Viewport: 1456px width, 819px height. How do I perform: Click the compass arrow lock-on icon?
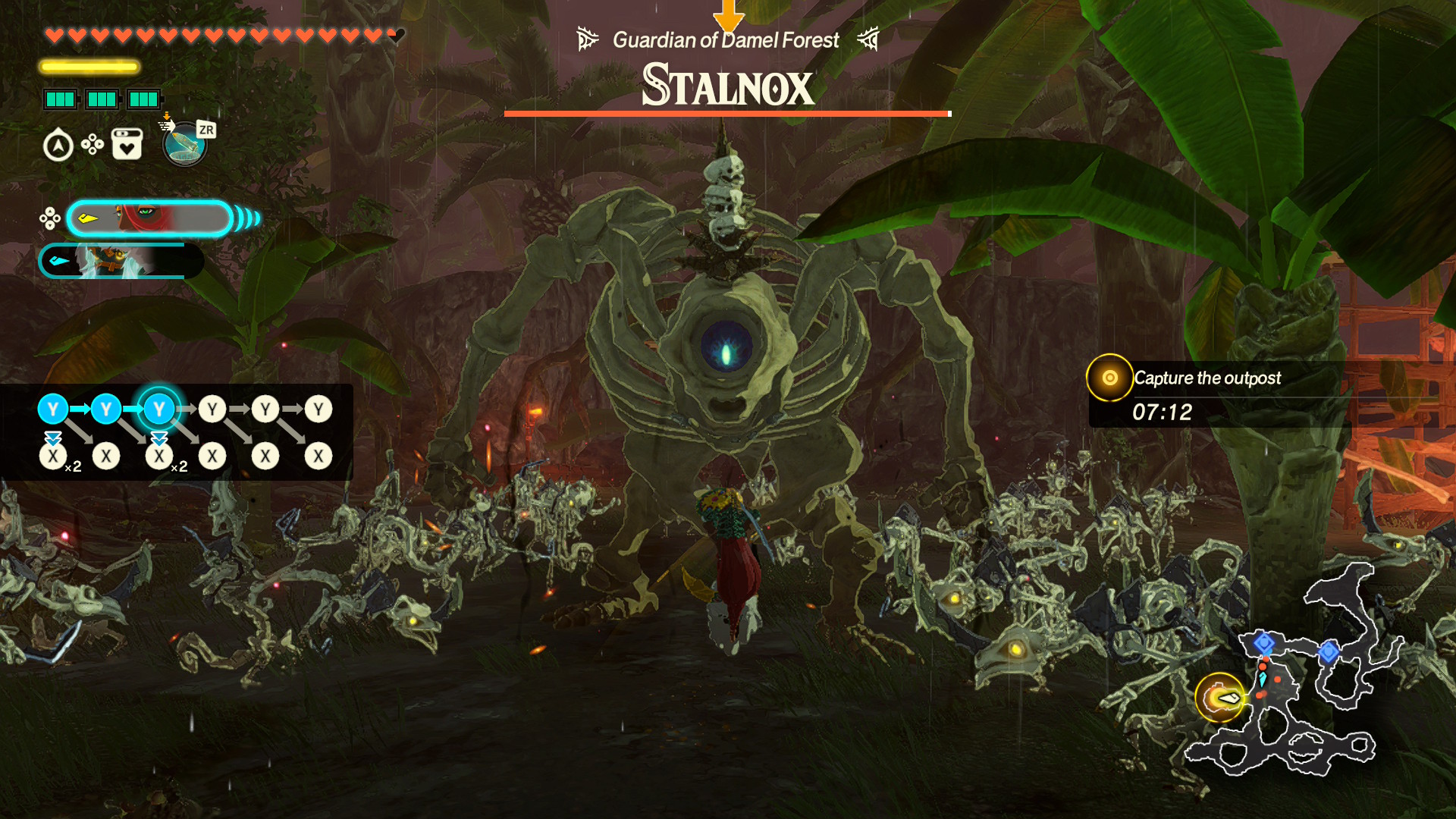click(x=58, y=146)
